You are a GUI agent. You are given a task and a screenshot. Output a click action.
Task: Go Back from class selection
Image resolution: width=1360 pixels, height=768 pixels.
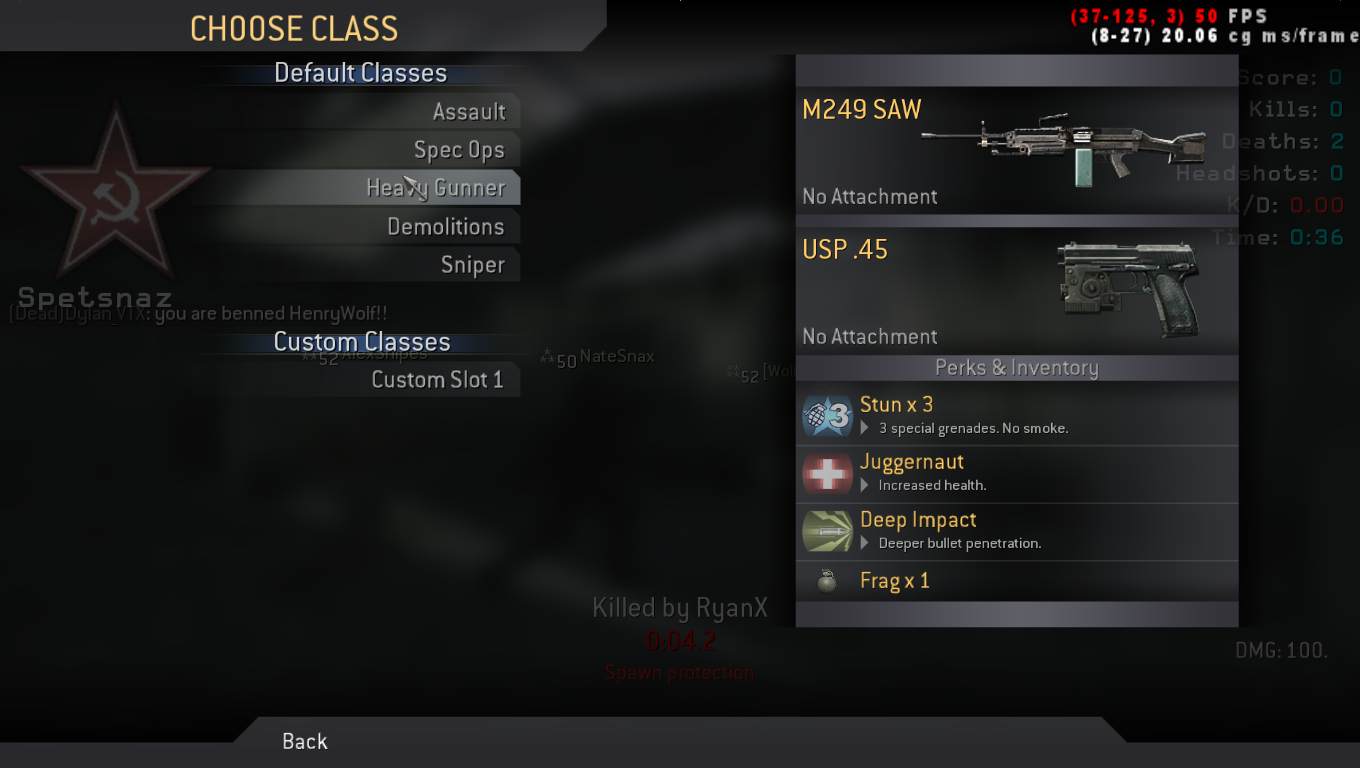point(305,741)
